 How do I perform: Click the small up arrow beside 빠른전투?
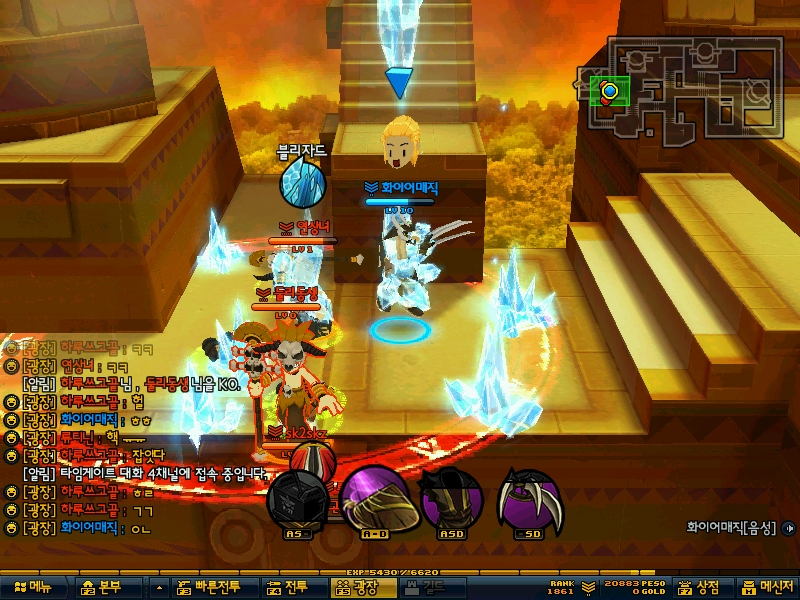point(160,588)
